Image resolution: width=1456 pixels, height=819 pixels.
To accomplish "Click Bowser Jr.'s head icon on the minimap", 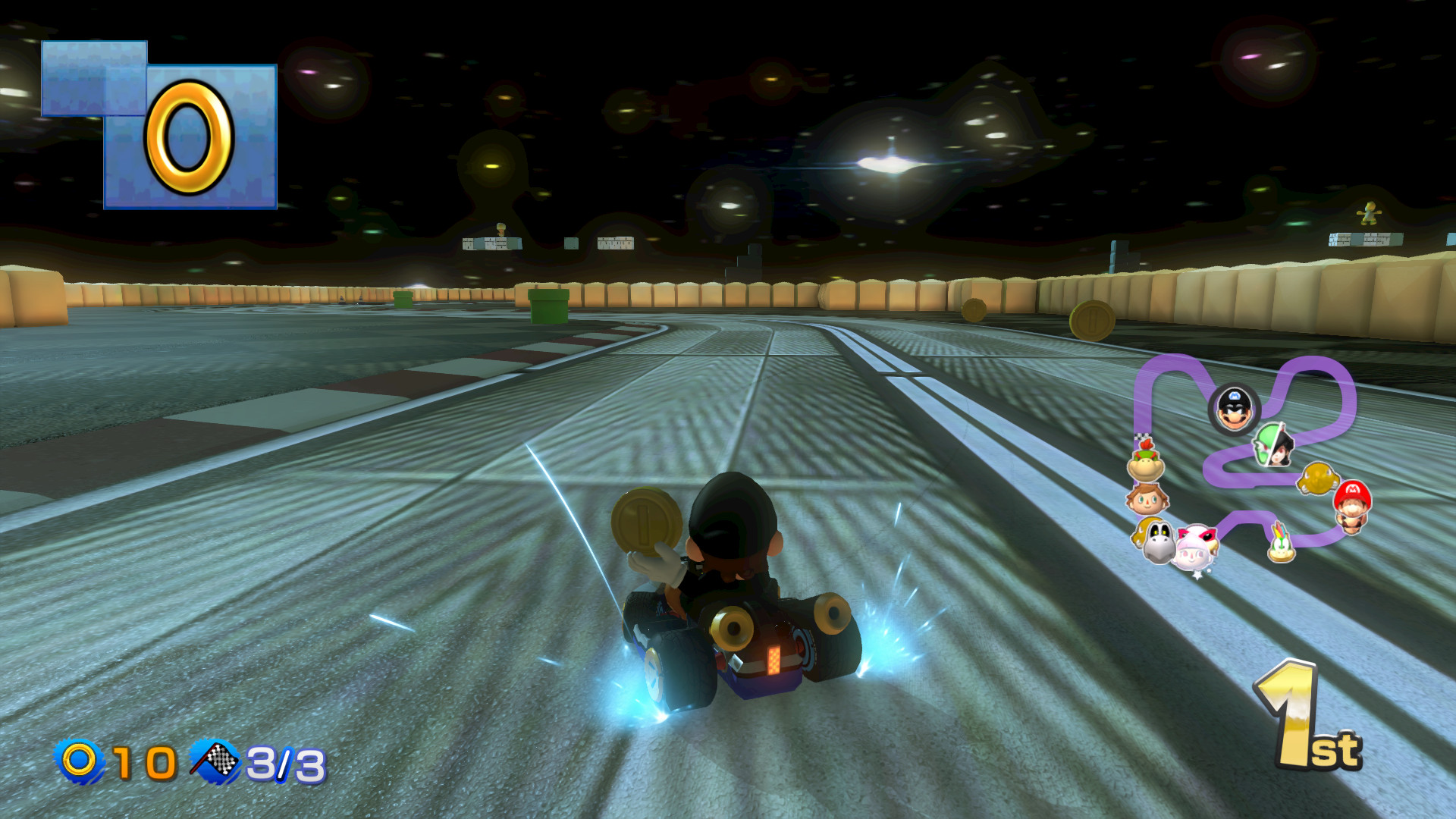I will click(x=1145, y=463).
